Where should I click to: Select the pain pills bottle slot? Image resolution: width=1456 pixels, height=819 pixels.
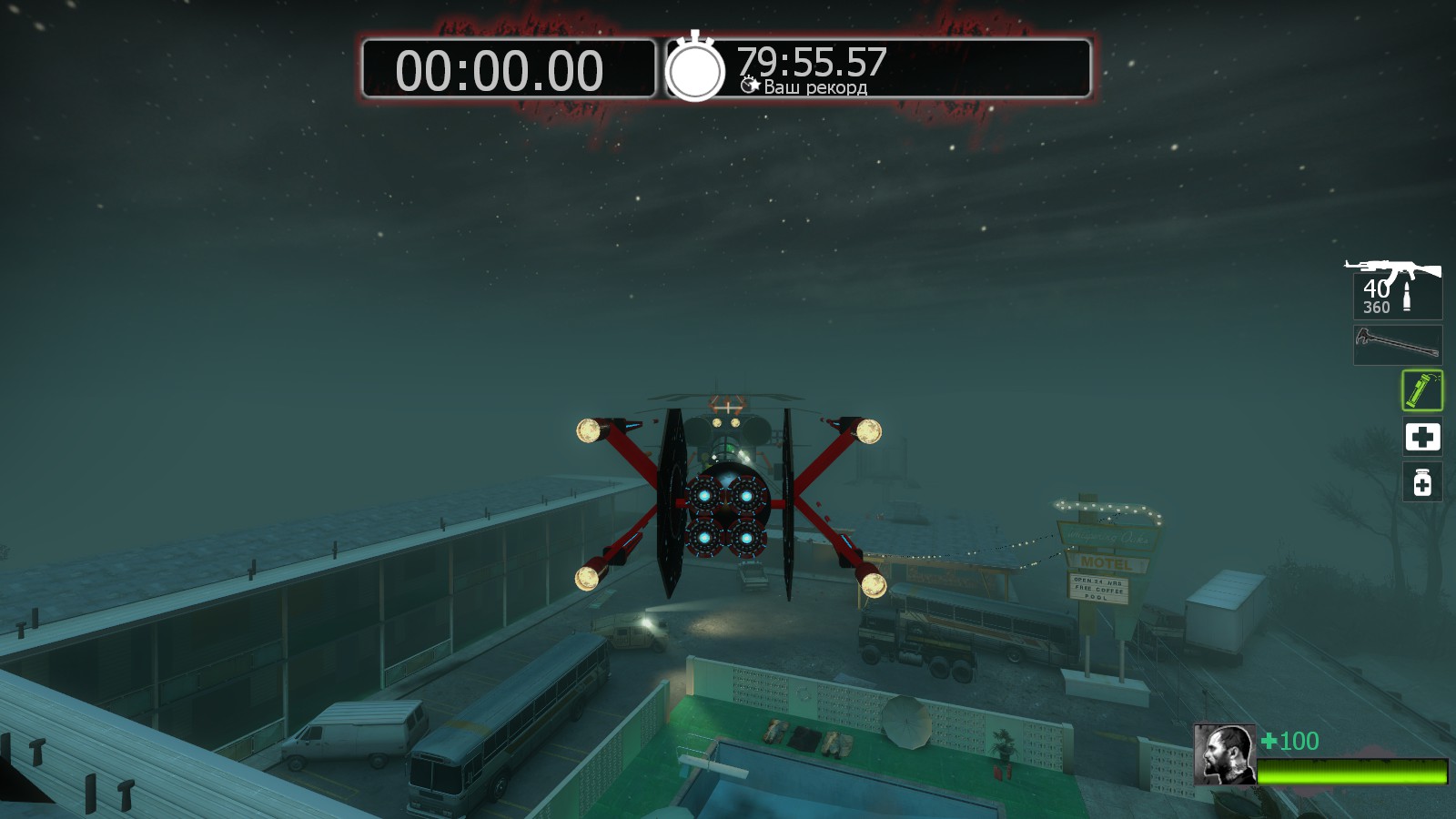1421,481
